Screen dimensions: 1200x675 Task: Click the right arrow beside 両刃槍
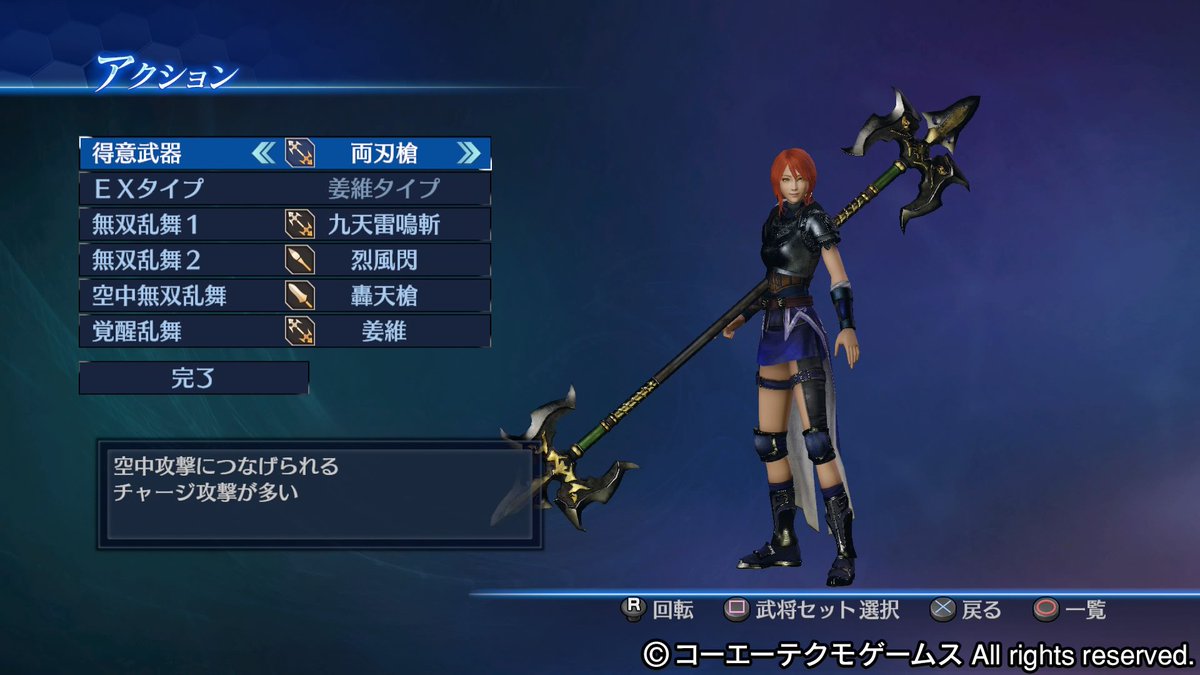click(468, 153)
